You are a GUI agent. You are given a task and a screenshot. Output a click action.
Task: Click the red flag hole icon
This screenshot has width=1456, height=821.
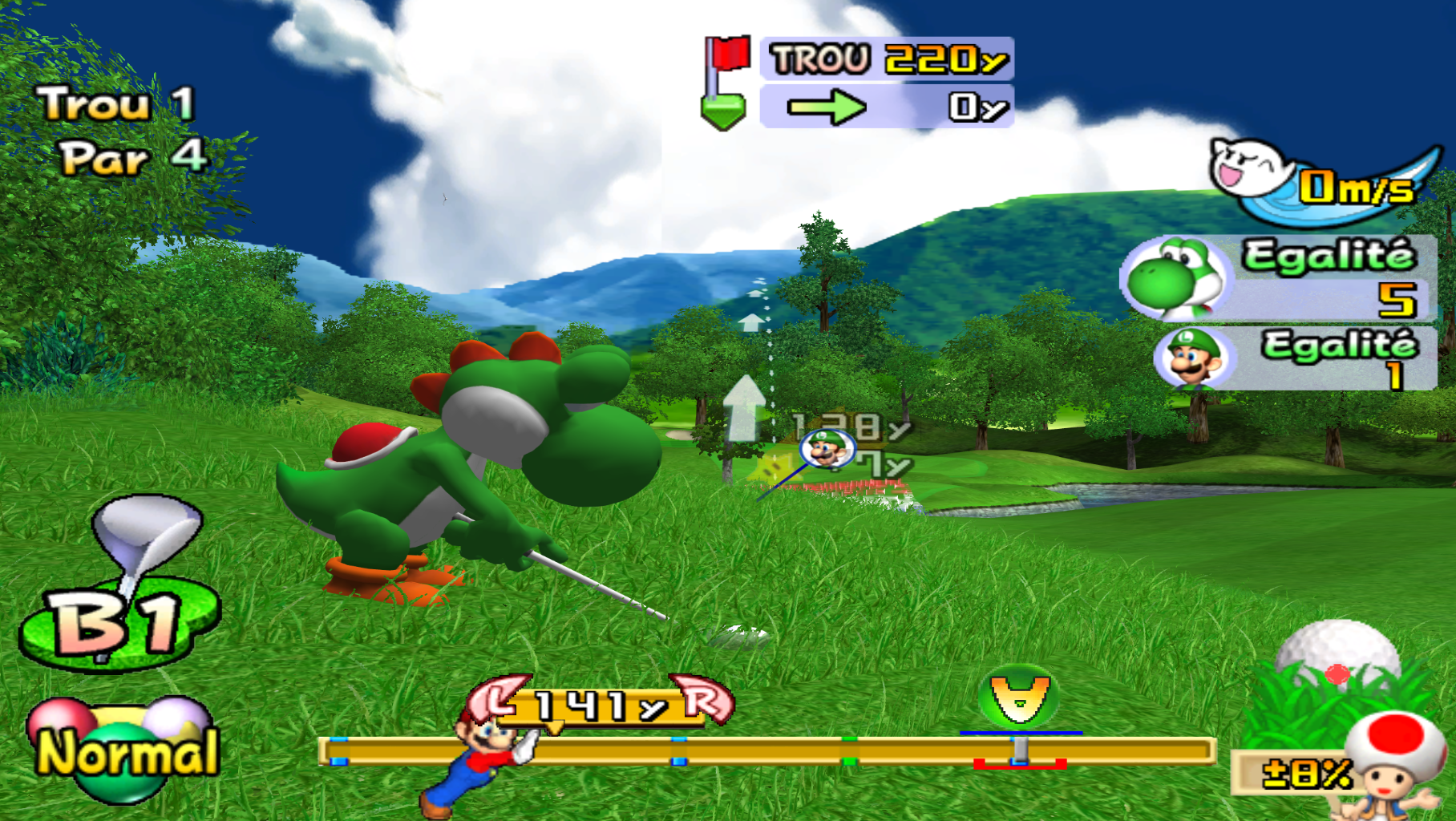pos(726,82)
